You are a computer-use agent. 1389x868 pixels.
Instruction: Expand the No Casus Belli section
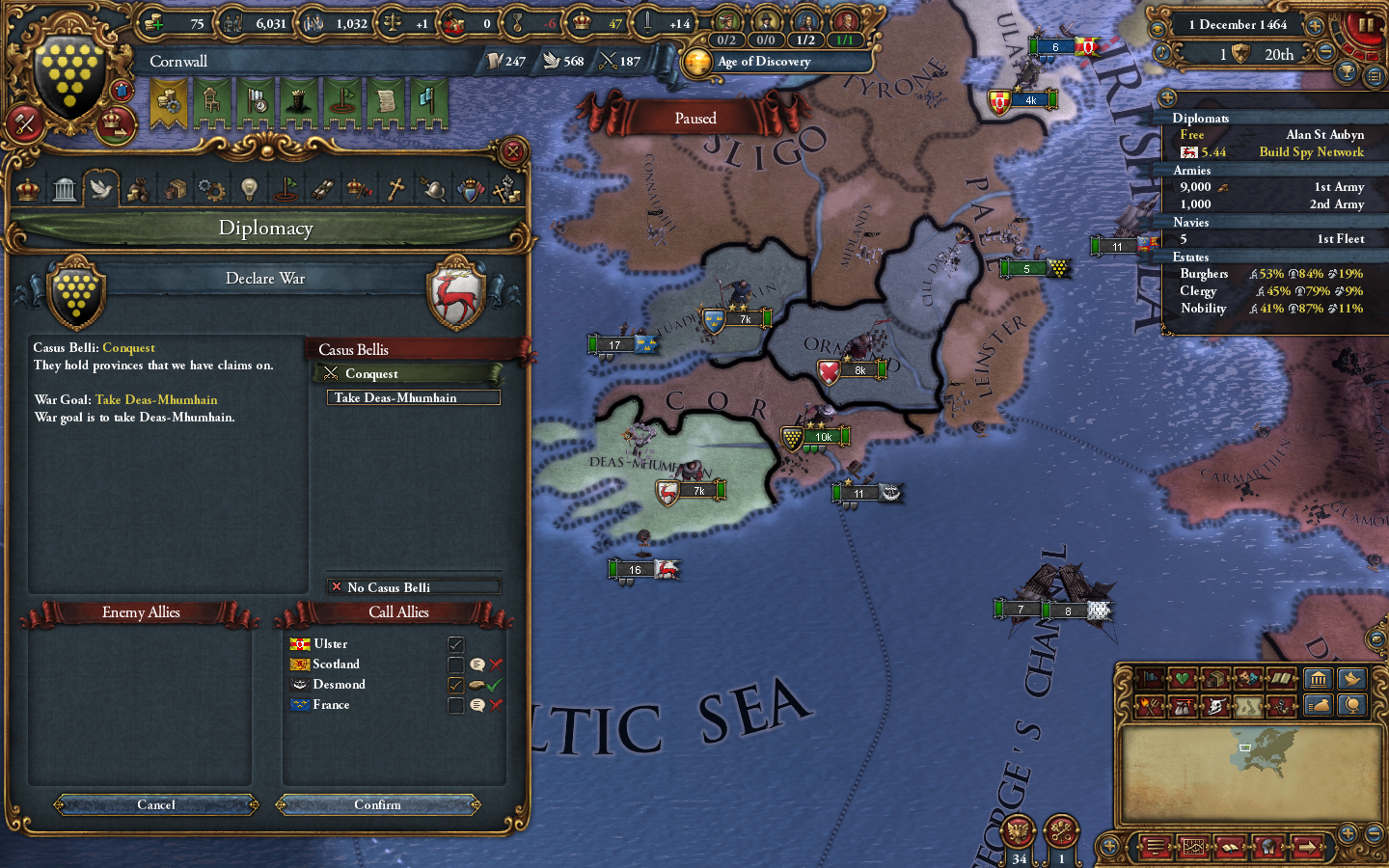point(412,587)
